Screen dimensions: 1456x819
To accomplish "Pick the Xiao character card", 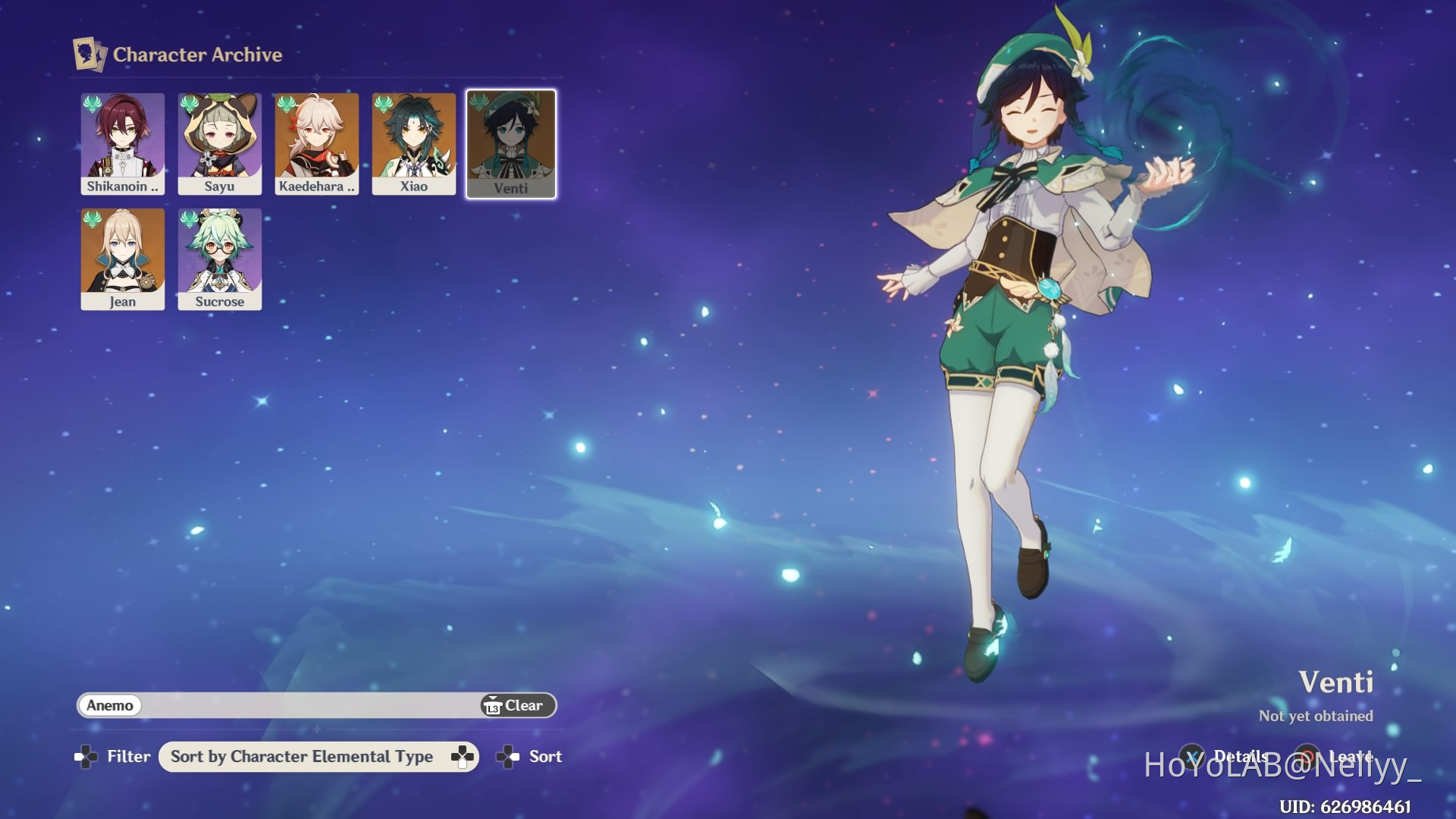I will click(414, 144).
